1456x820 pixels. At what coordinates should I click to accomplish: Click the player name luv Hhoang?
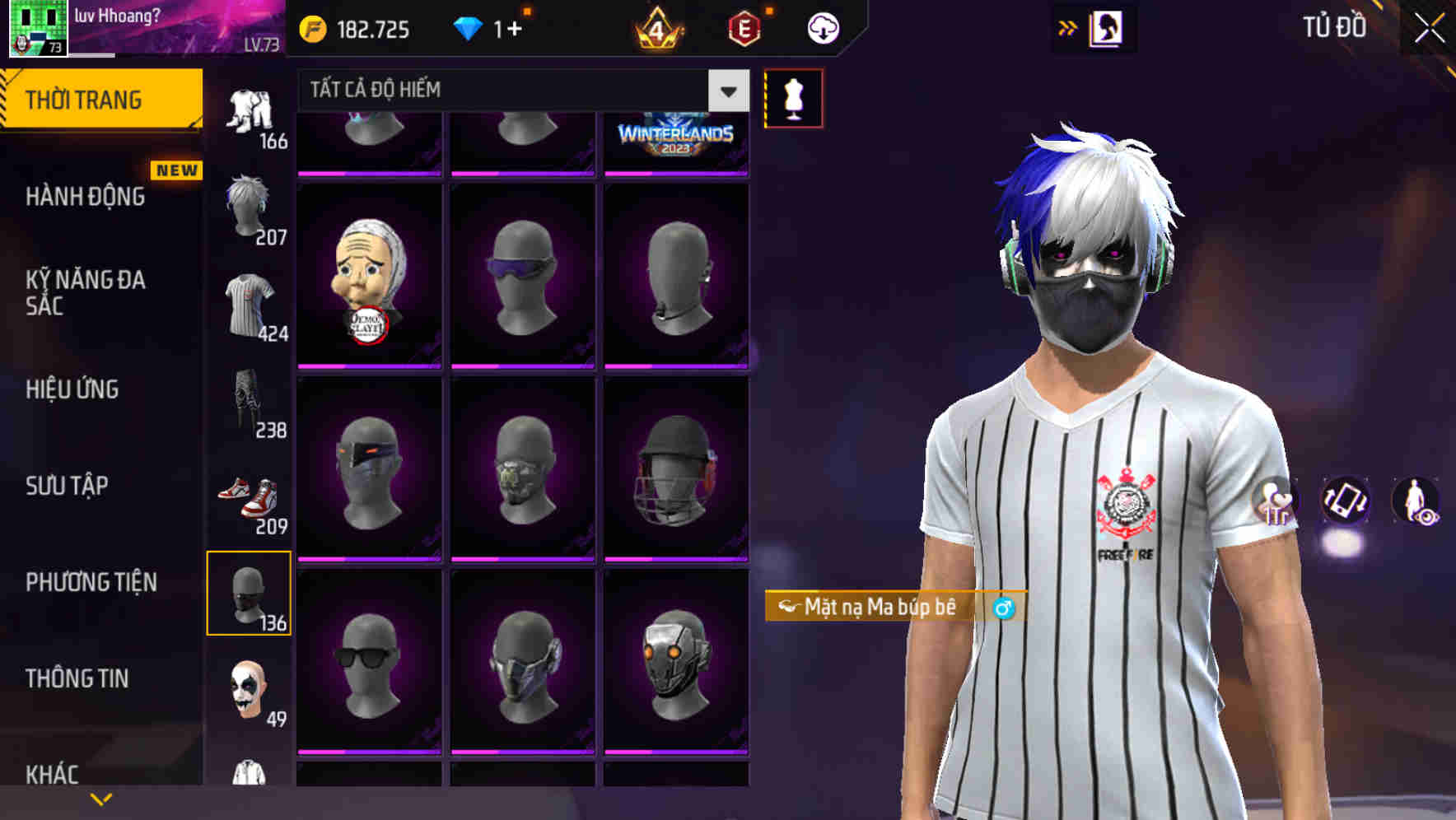(x=115, y=13)
